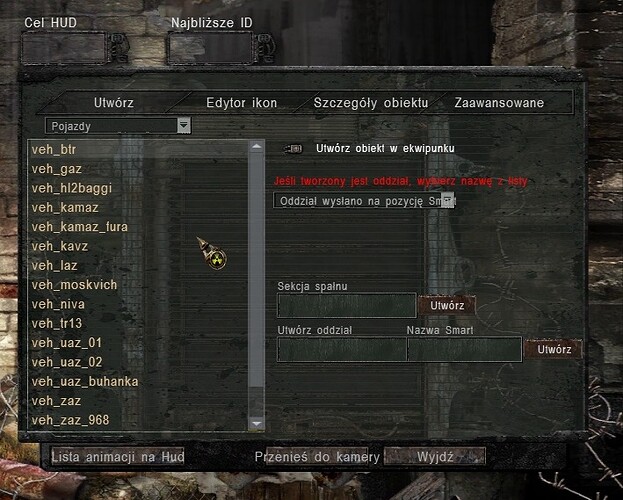Click Utwórz button beside Sekcja spałnu
This screenshot has height=500, width=623.
447,305
